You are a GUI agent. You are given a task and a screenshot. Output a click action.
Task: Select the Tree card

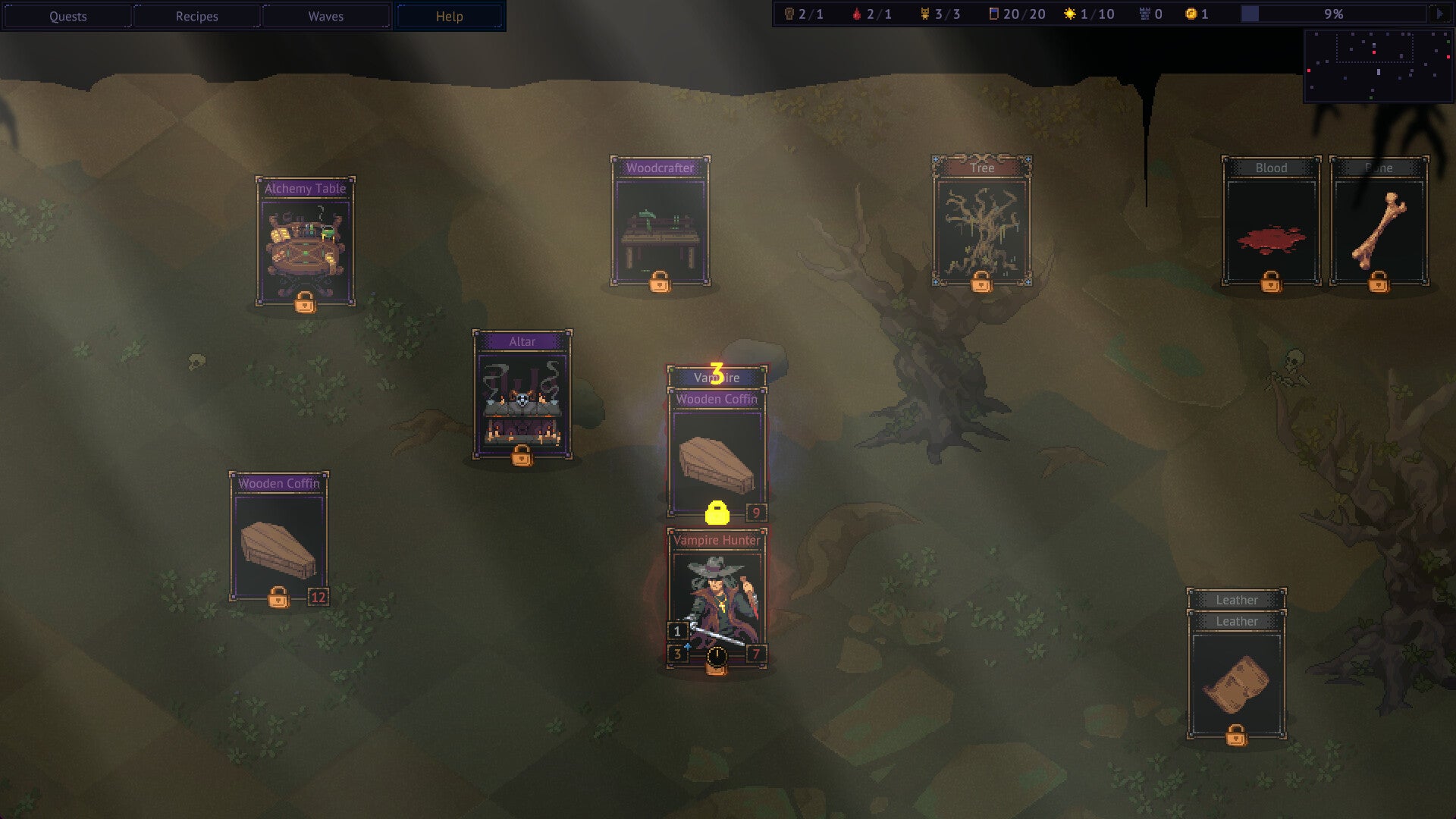click(981, 224)
